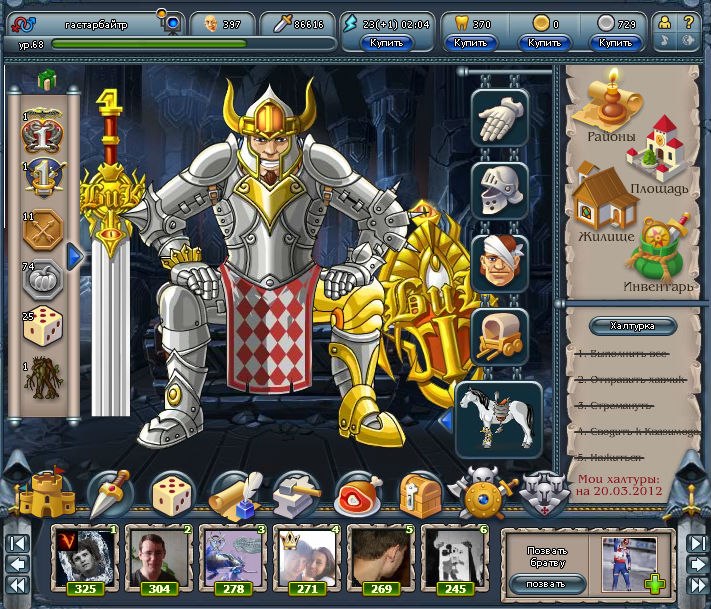Select the friend thumbnail with level 325
This screenshot has width=711, height=609.
85,557
